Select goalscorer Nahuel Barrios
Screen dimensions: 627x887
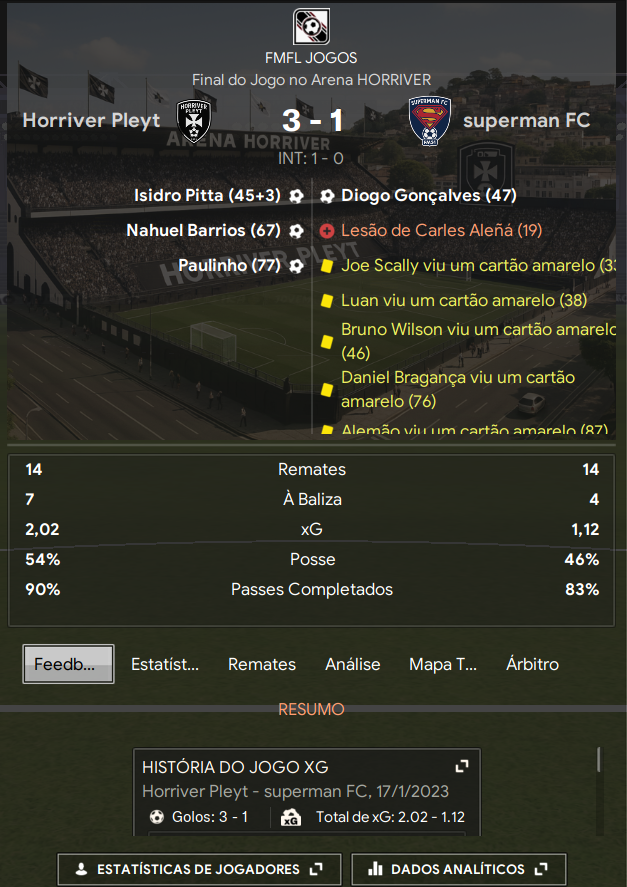pos(203,230)
